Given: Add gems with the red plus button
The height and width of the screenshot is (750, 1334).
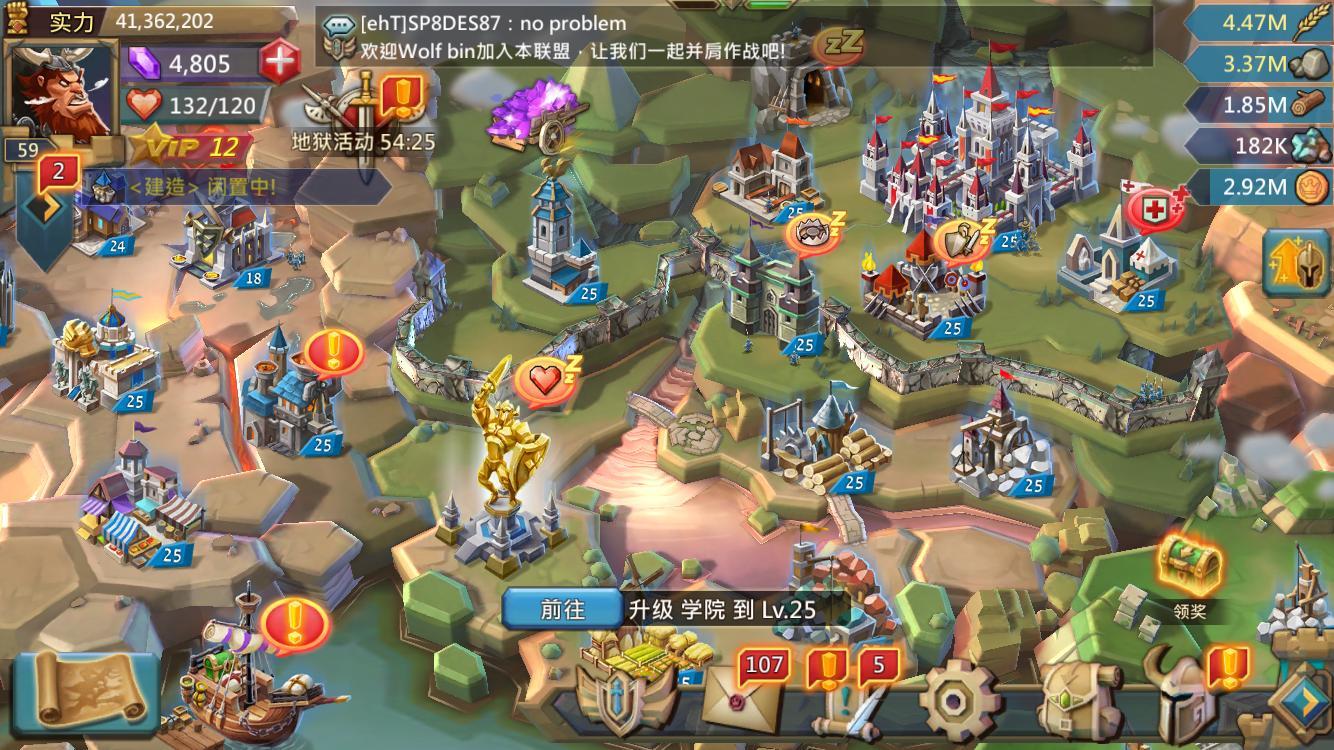Looking at the screenshot, I should (280, 63).
